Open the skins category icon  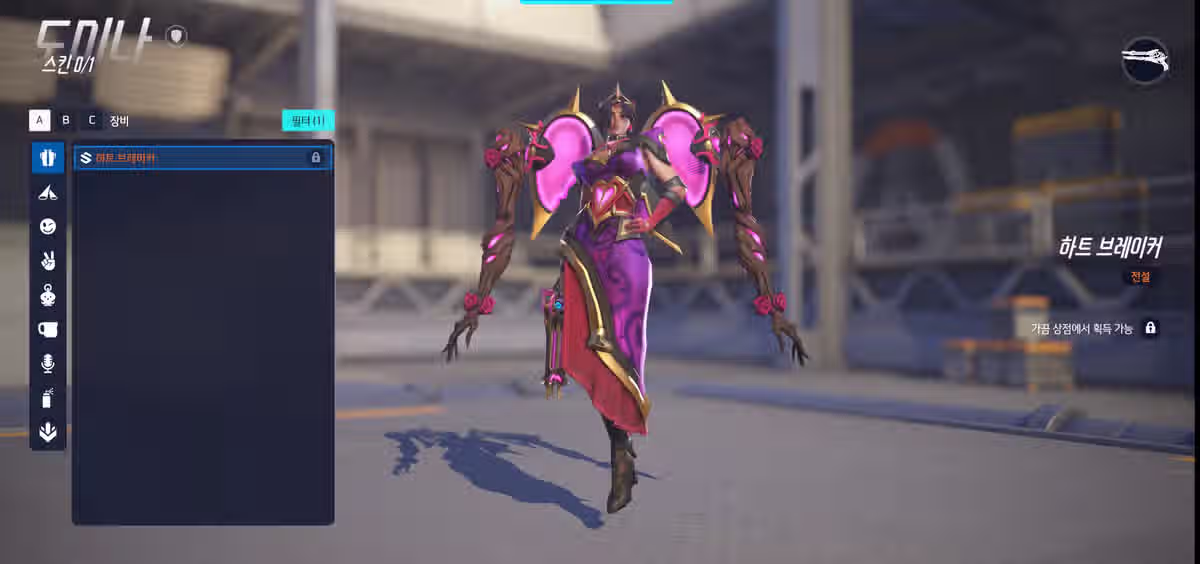pos(48,158)
